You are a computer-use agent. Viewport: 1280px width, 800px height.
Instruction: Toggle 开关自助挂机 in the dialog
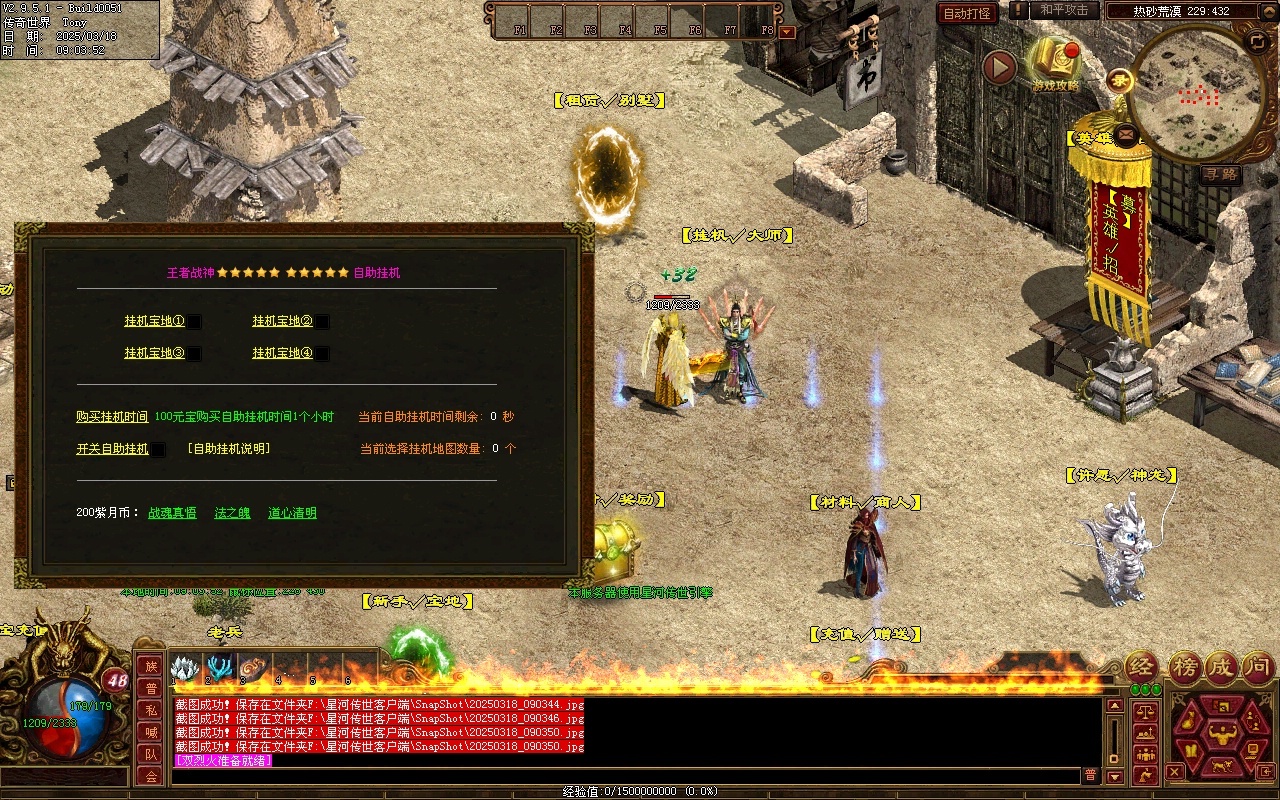tap(112, 449)
